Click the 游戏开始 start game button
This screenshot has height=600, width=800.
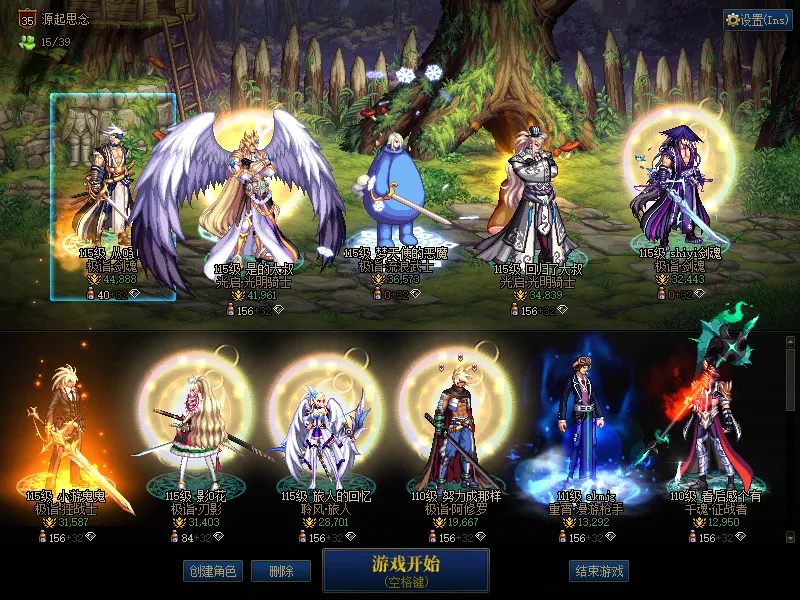tap(405, 570)
